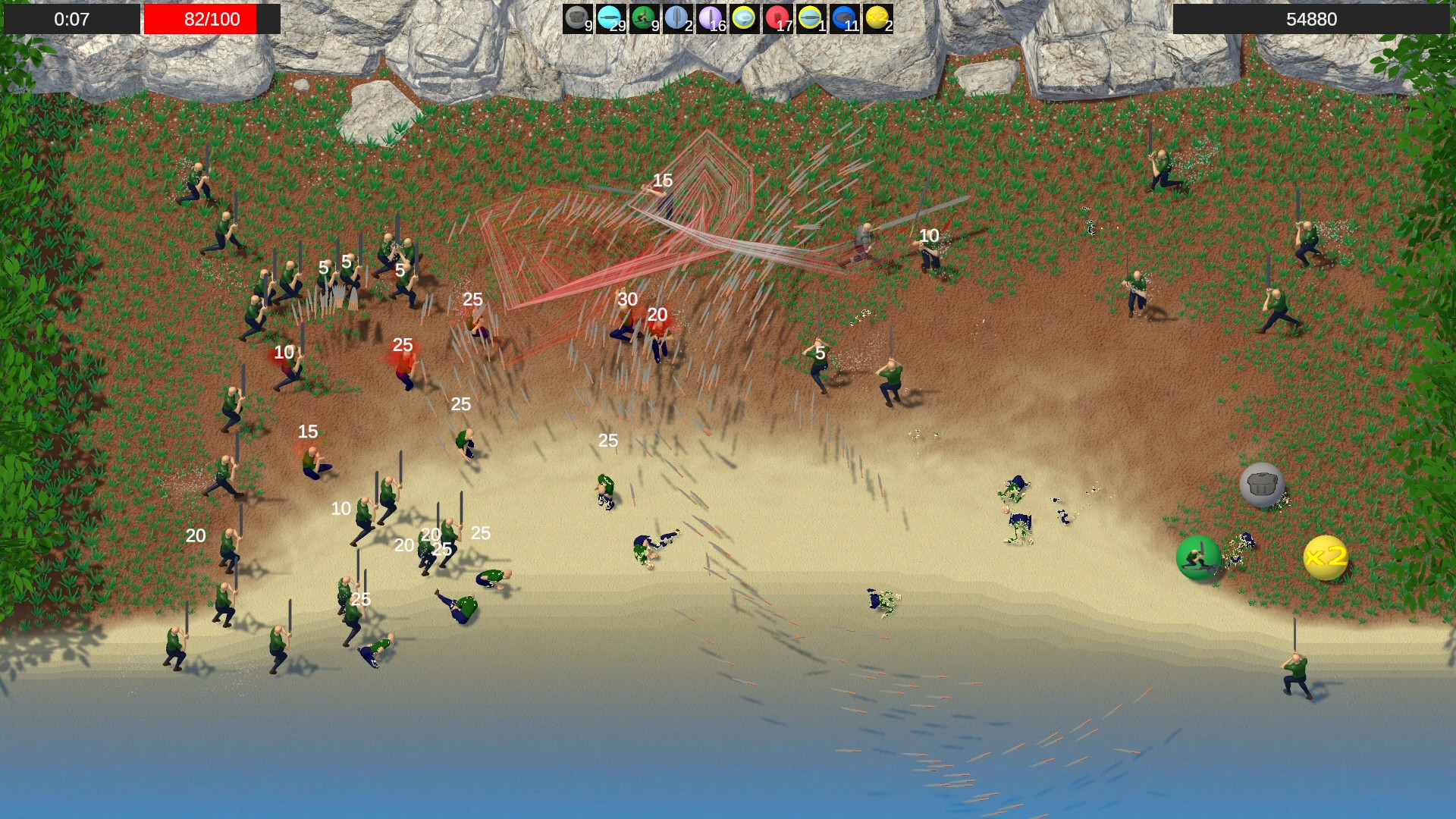This screenshot has height=819, width=1456.
Task: Select the gold x2 multiplier icon in the toolbar
Action: tap(876, 17)
